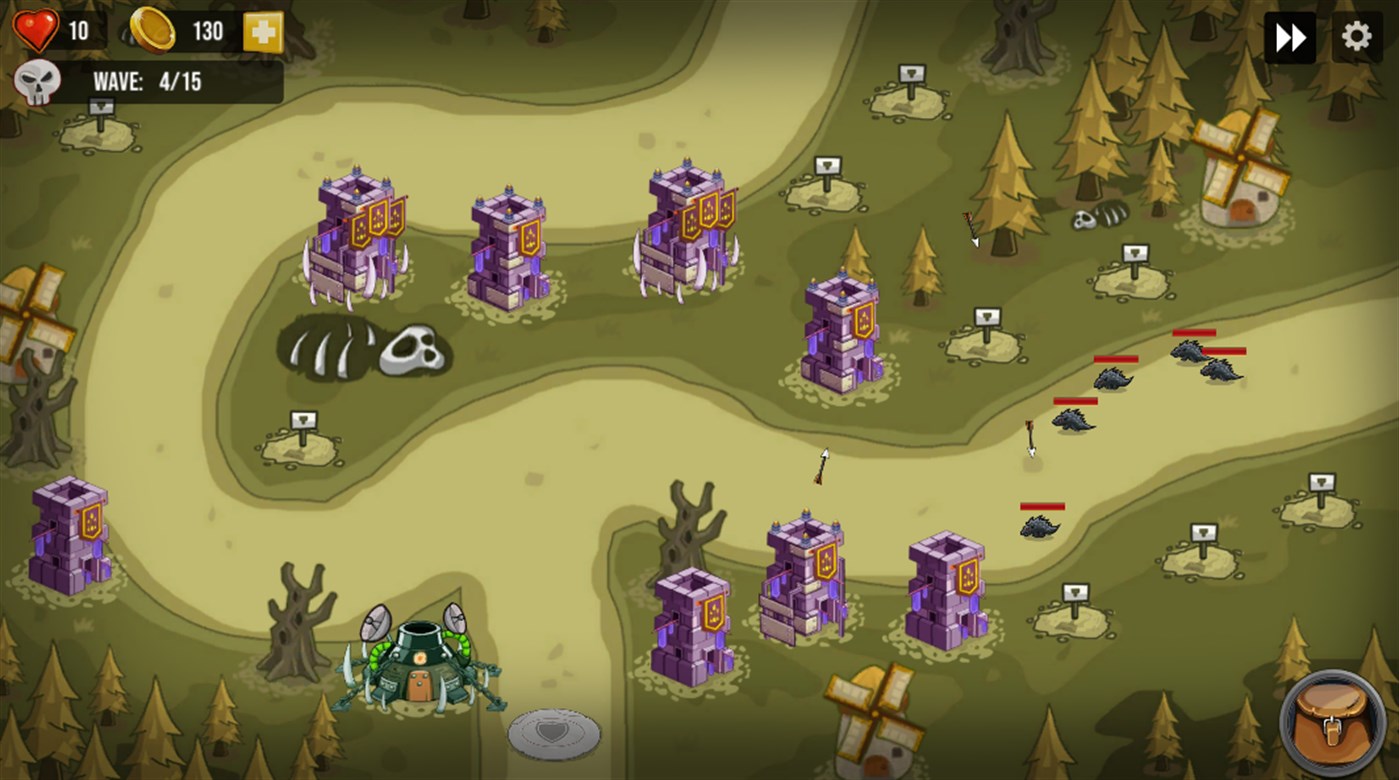Open the settings gear
The width and height of the screenshot is (1399, 780).
click(x=1357, y=35)
